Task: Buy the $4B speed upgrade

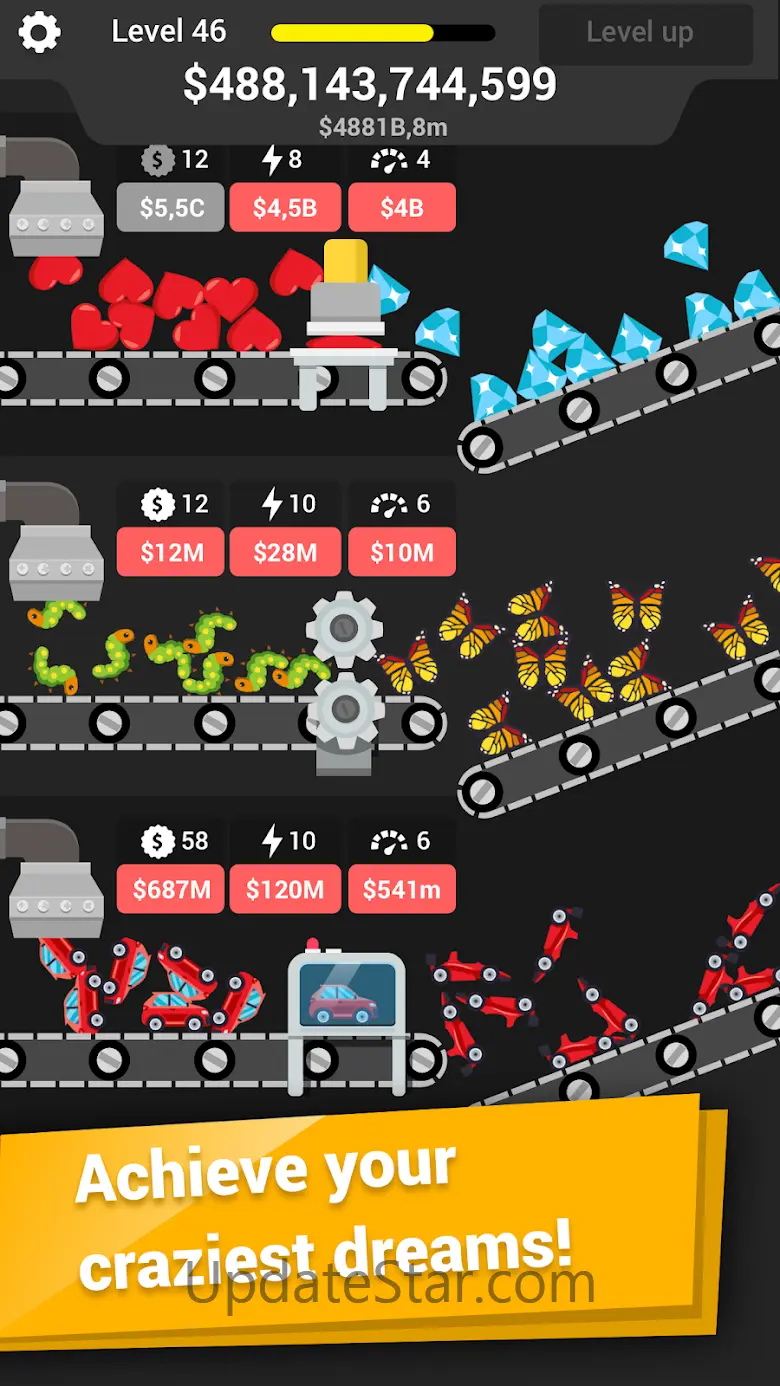Action: click(402, 208)
